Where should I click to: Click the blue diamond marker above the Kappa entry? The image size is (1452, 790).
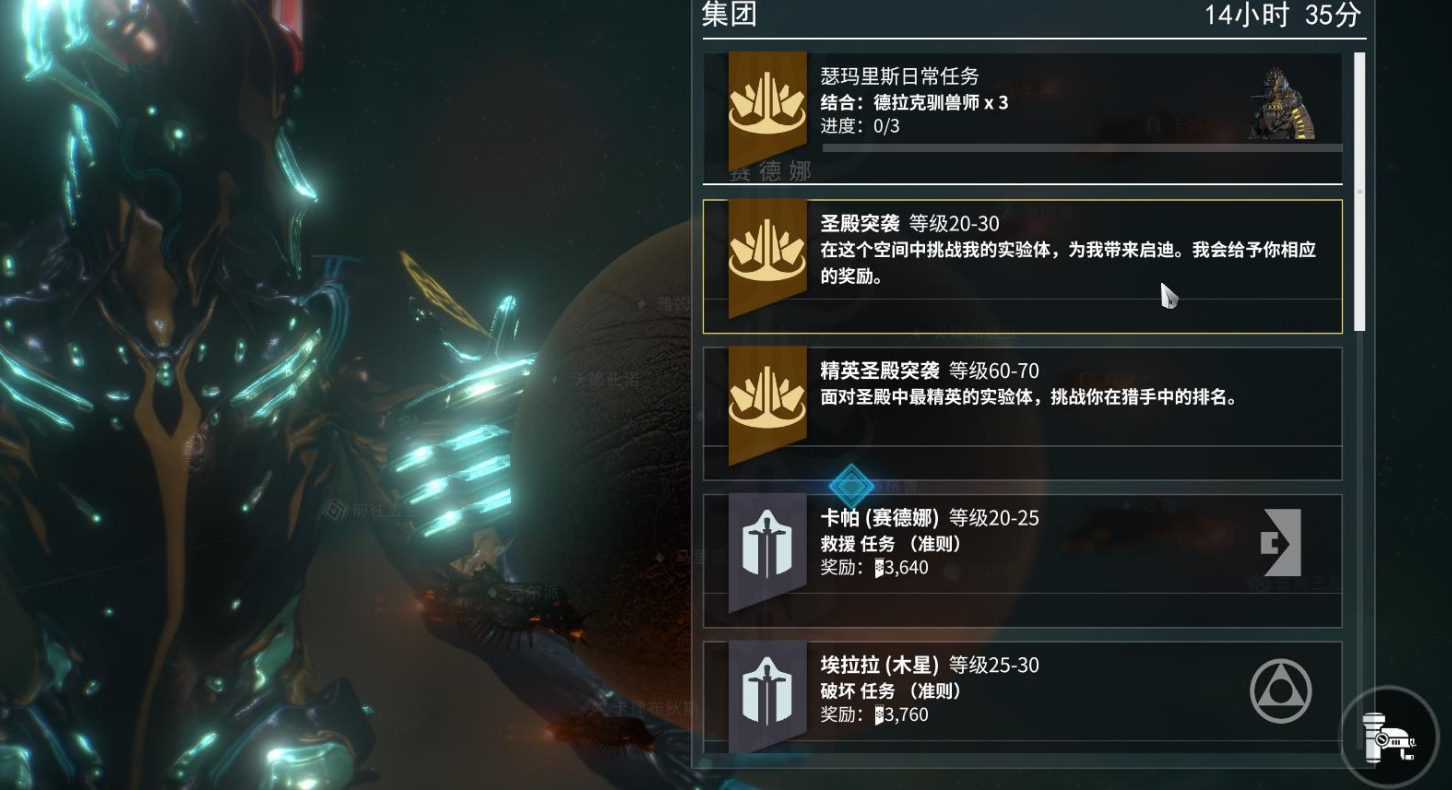(x=851, y=486)
